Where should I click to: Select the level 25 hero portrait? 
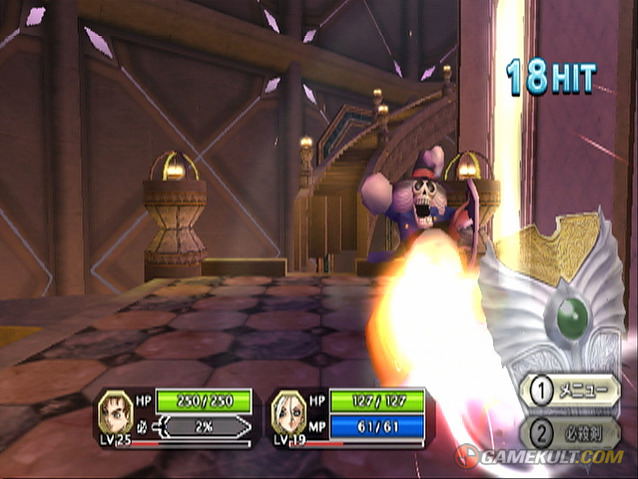pyautogui.click(x=116, y=410)
